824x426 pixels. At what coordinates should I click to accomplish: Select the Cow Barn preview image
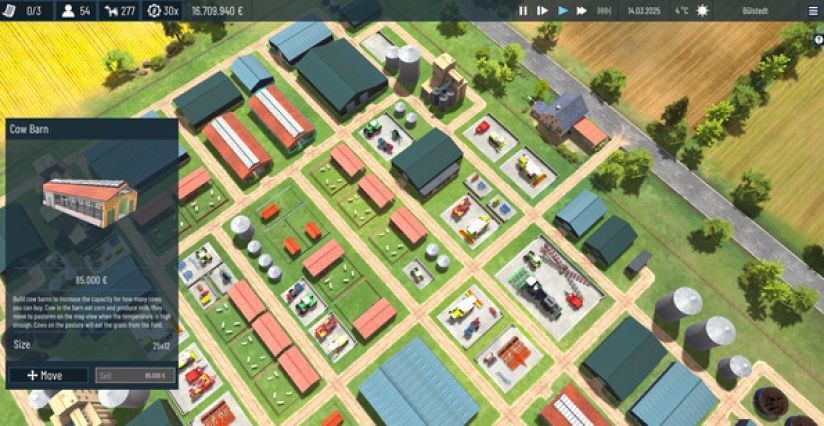[x=89, y=203]
